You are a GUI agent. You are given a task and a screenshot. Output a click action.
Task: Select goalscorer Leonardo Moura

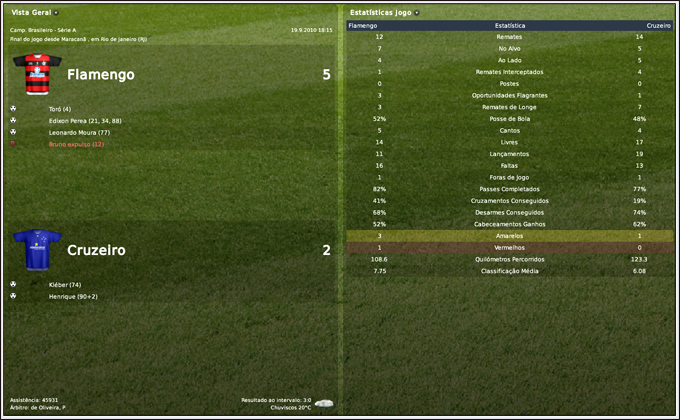pos(78,132)
